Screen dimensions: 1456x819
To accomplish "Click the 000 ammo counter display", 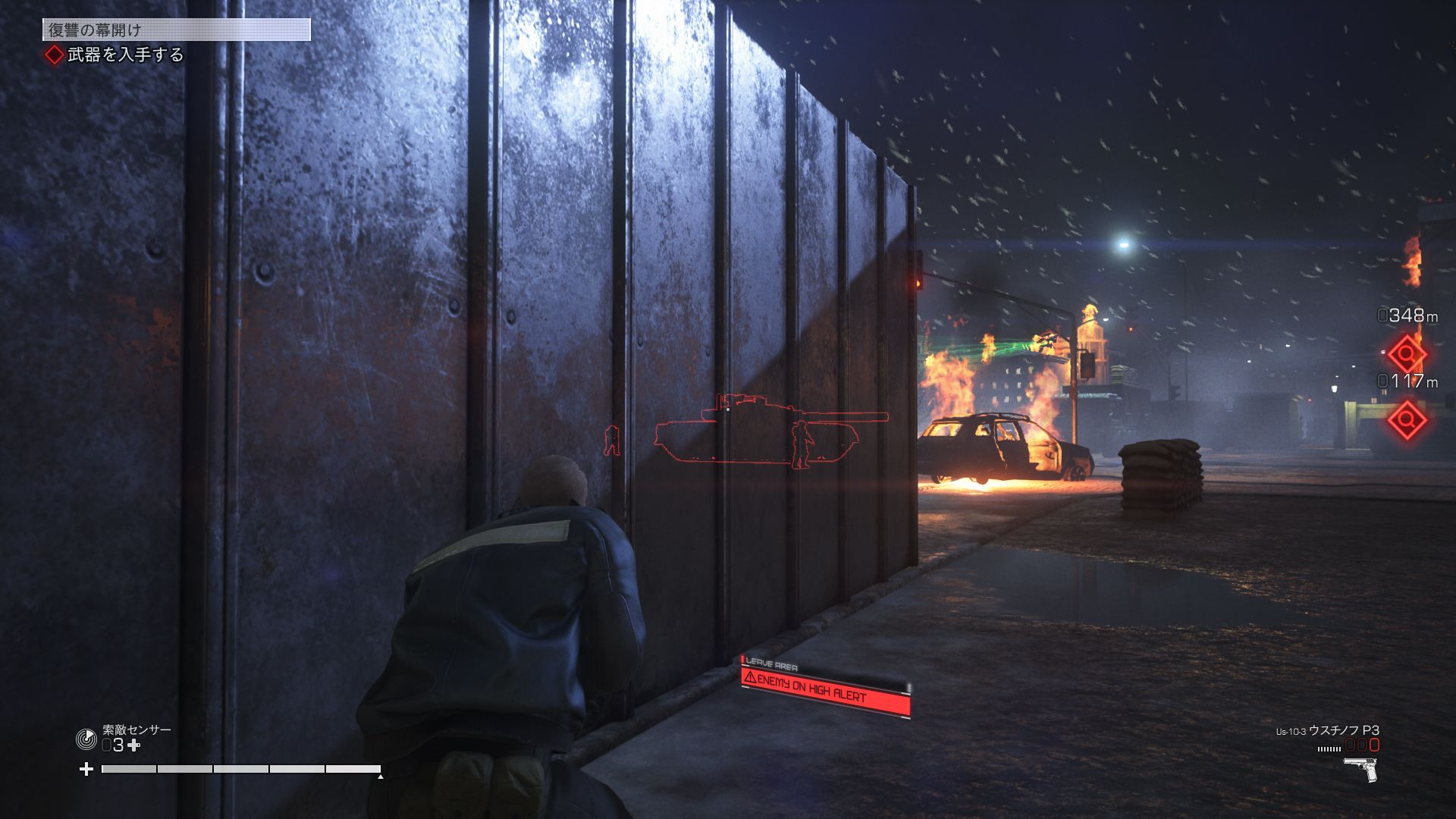I will click(x=1361, y=745).
